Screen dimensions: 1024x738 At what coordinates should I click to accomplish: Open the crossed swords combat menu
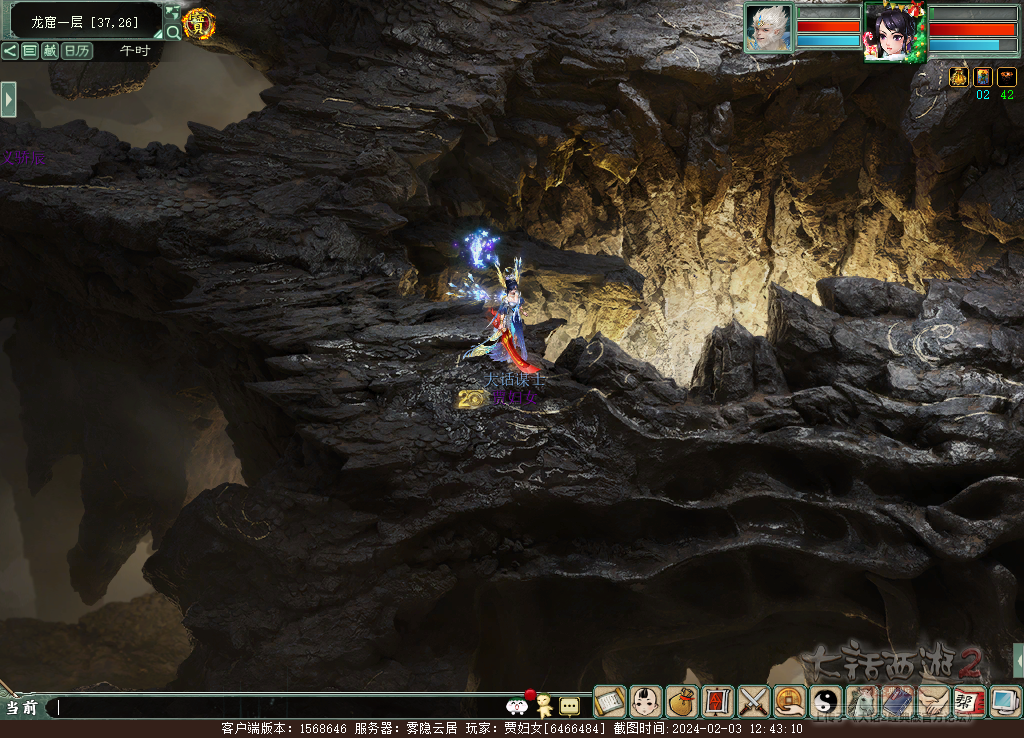point(753,701)
